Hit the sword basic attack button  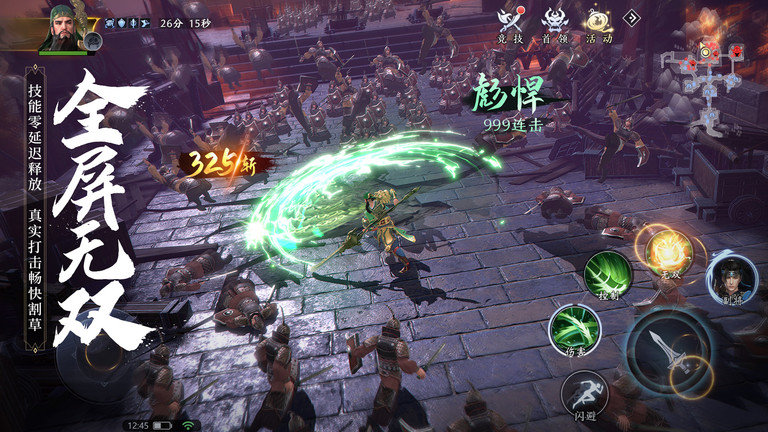pos(668,350)
